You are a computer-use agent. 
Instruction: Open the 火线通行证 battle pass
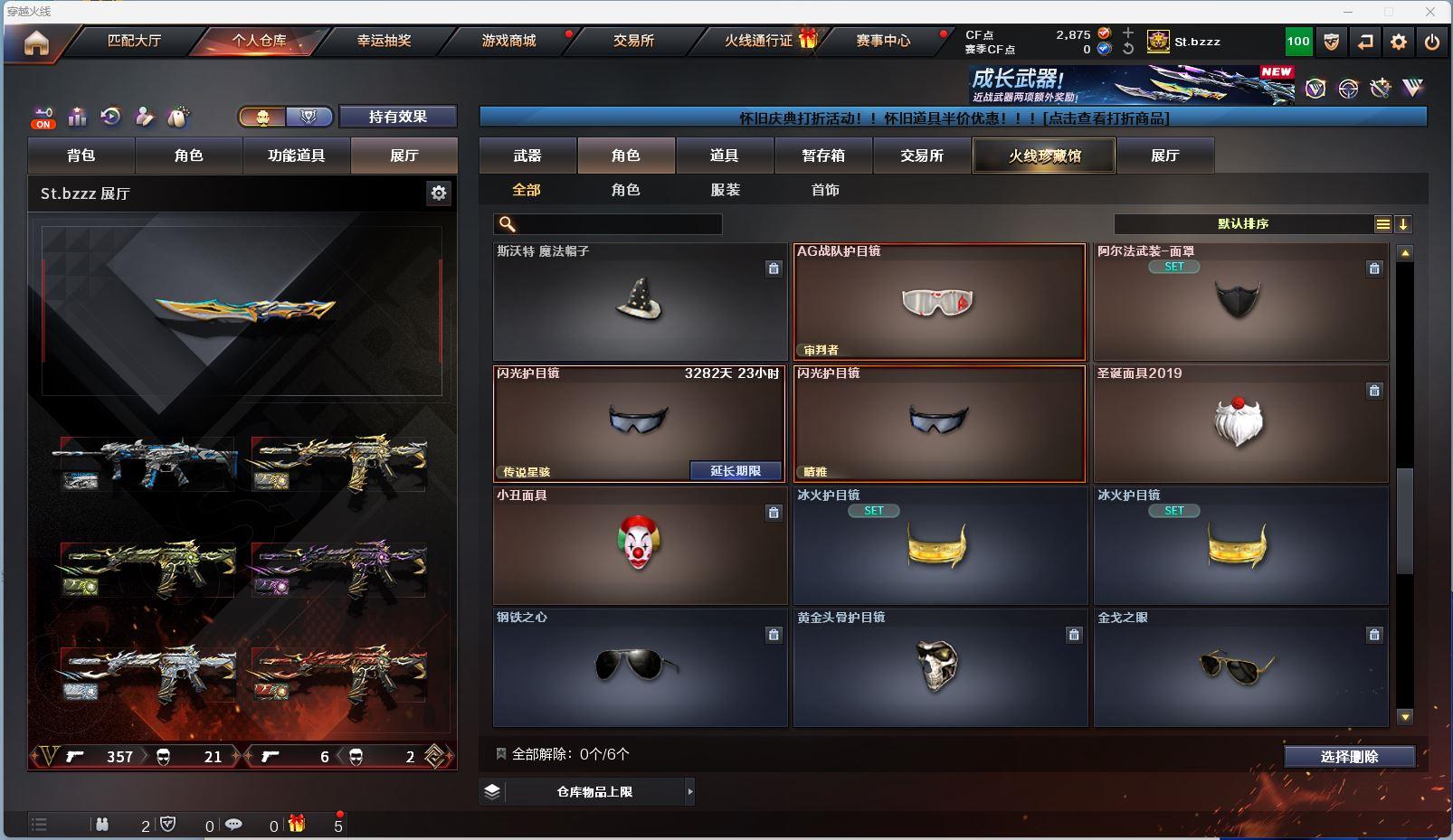[x=758, y=41]
